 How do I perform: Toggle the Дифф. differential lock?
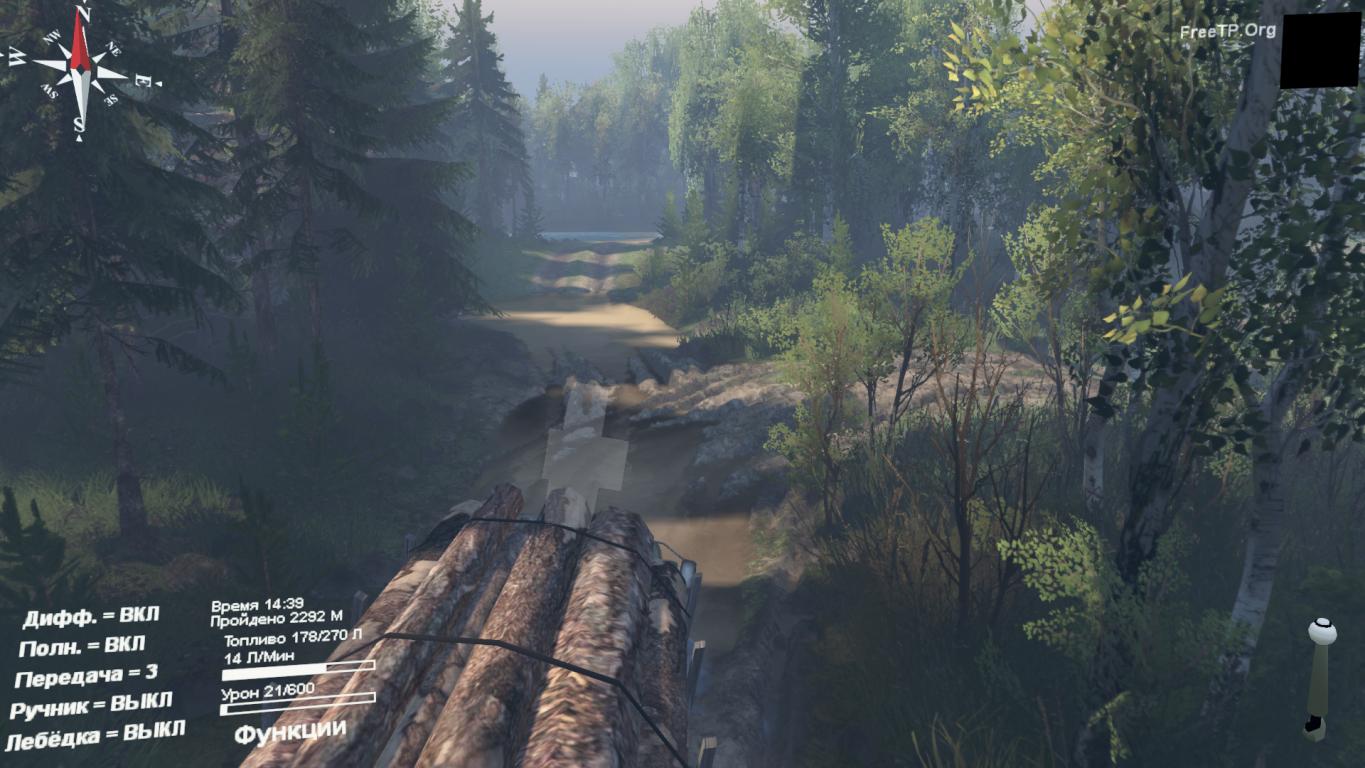[91, 616]
